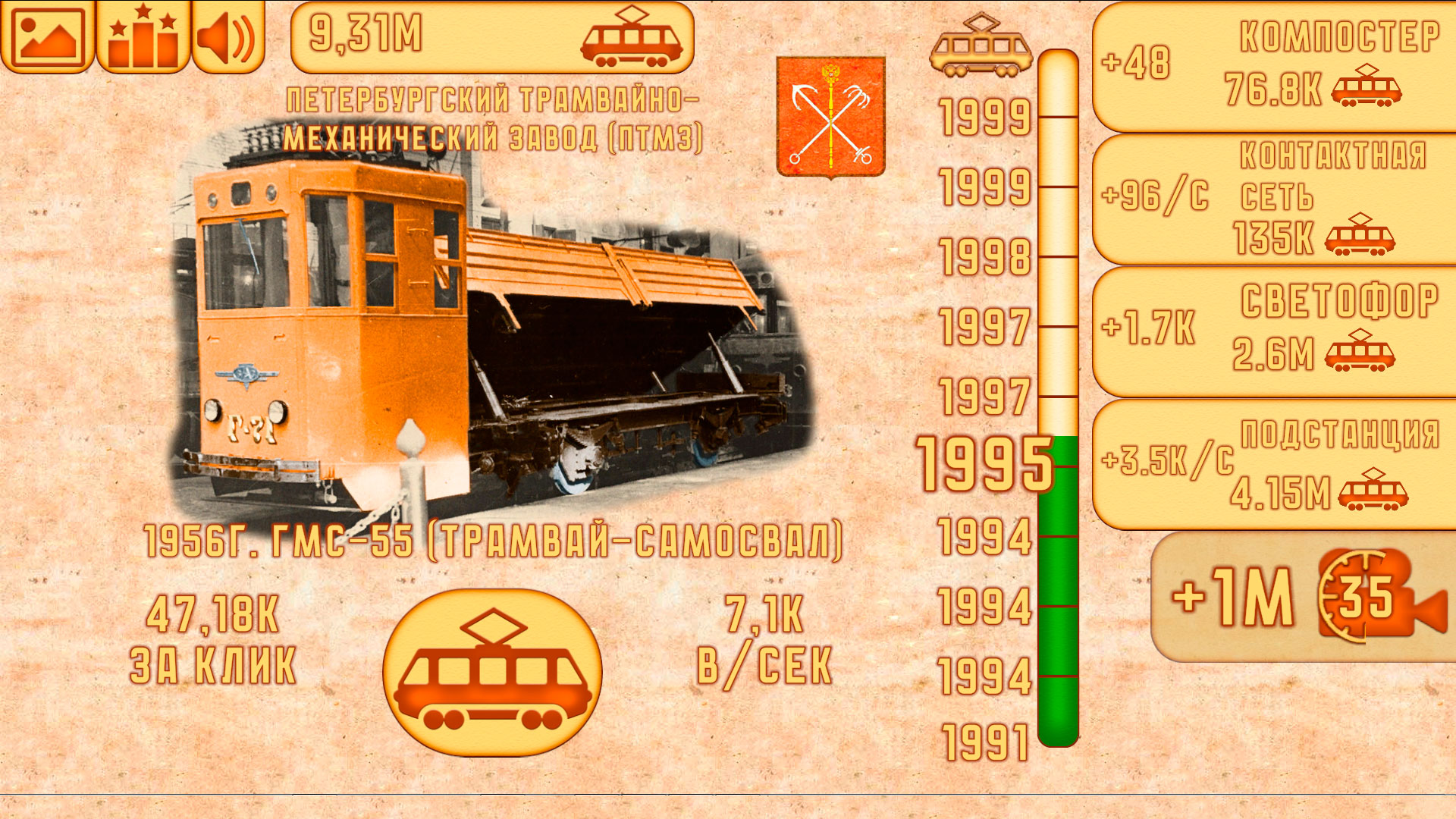Select the Saint Petersburg coat of arms emblem
The image size is (1456, 819).
[x=832, y=117]
